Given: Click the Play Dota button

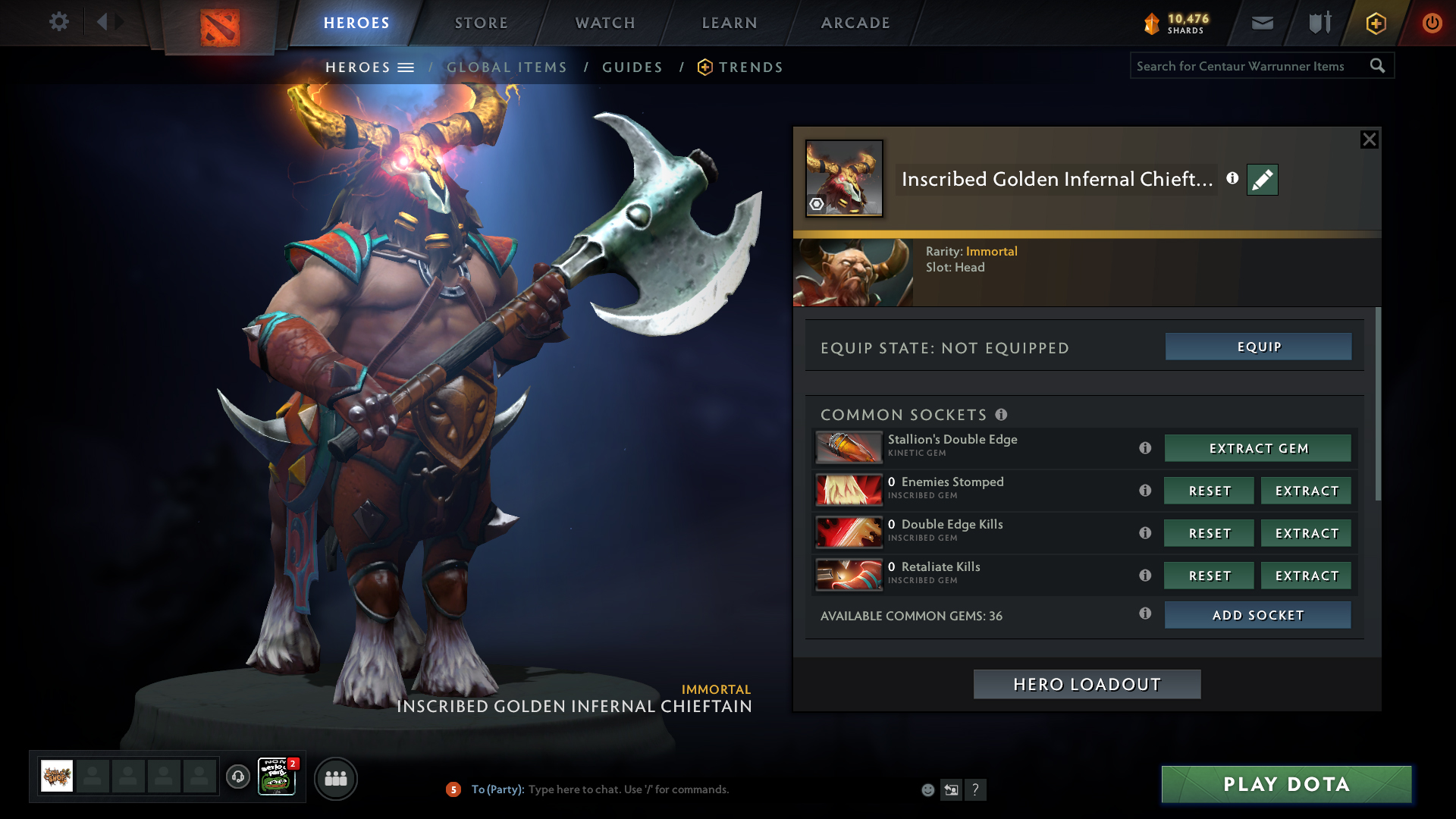Looking at the screenshot, I should pos(1286,784).
